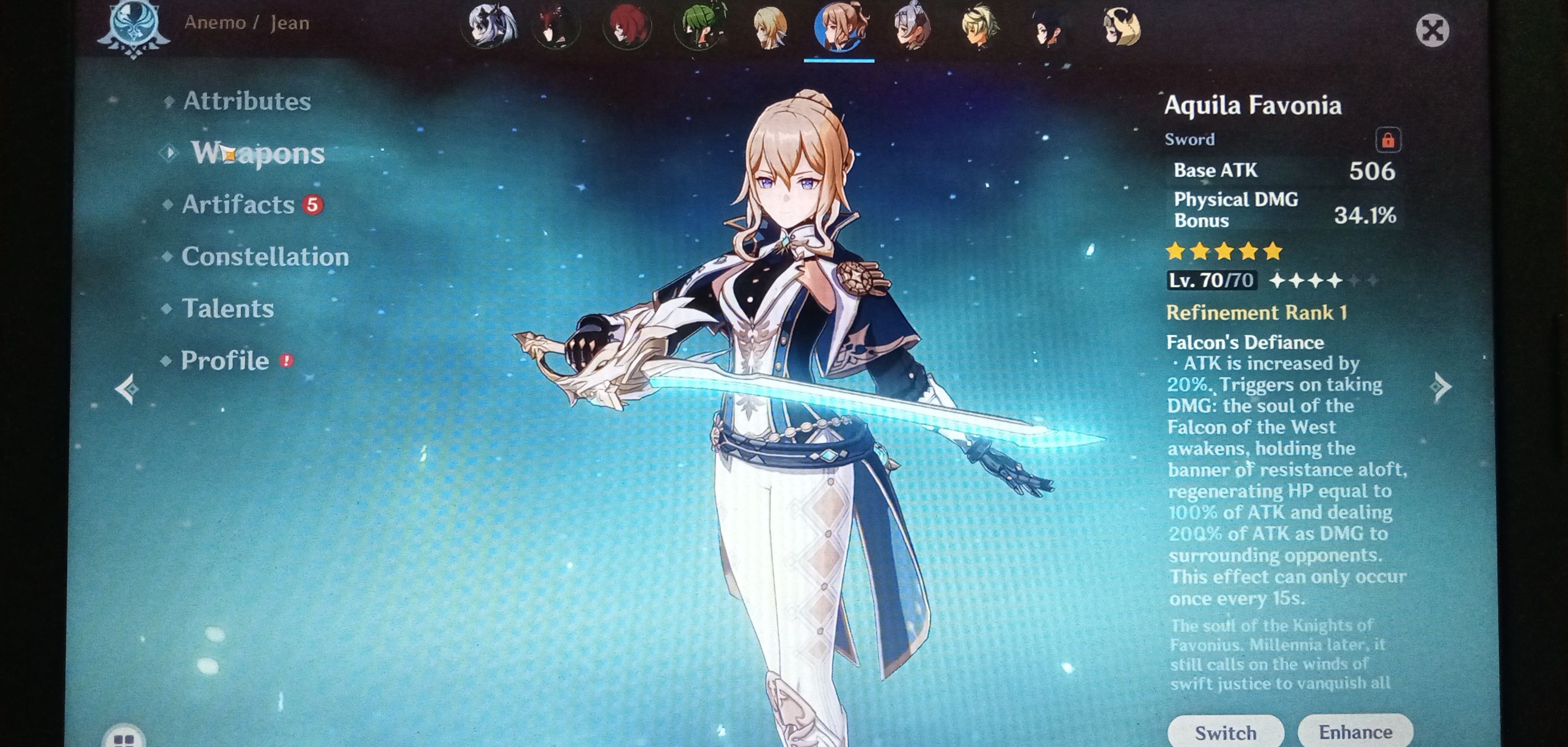The image size is (1568, 747).
Task: Click the red exclamation badge next to Profile
Action: pos(287,361)
